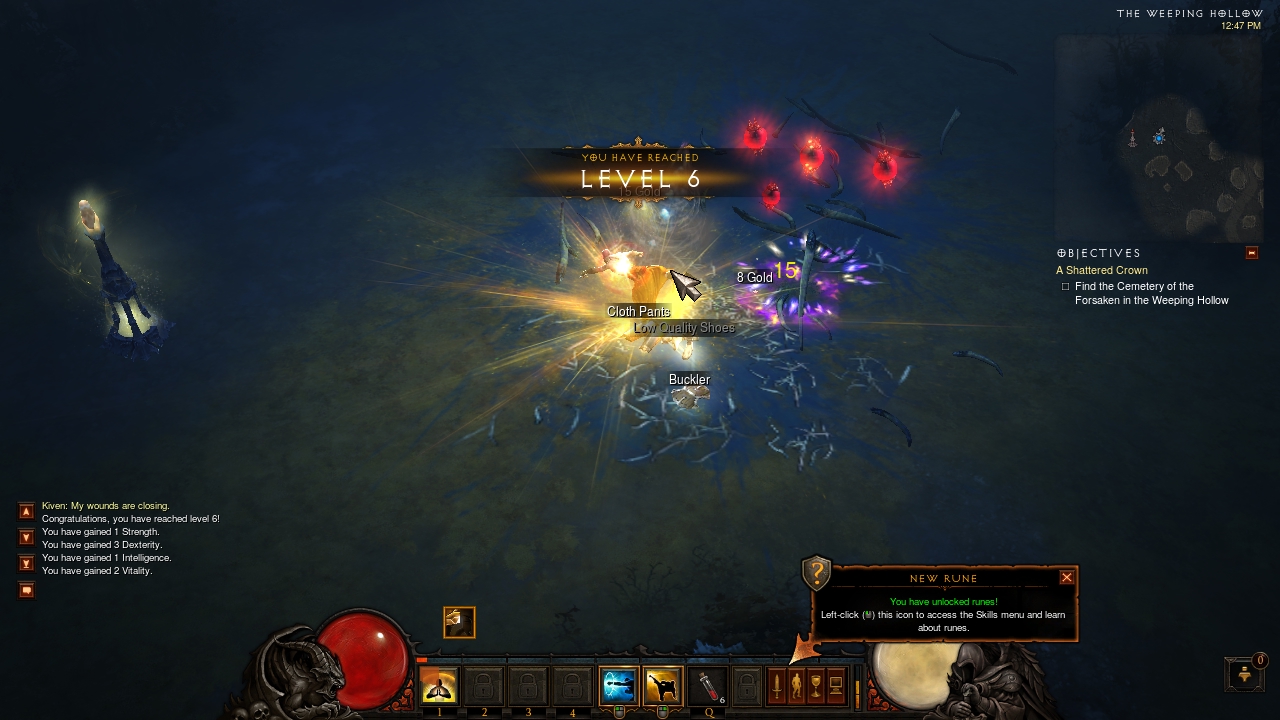Use the kick silhouette skill icon
This screenshot has height=720, width=1280.
(x=662, y=686)
